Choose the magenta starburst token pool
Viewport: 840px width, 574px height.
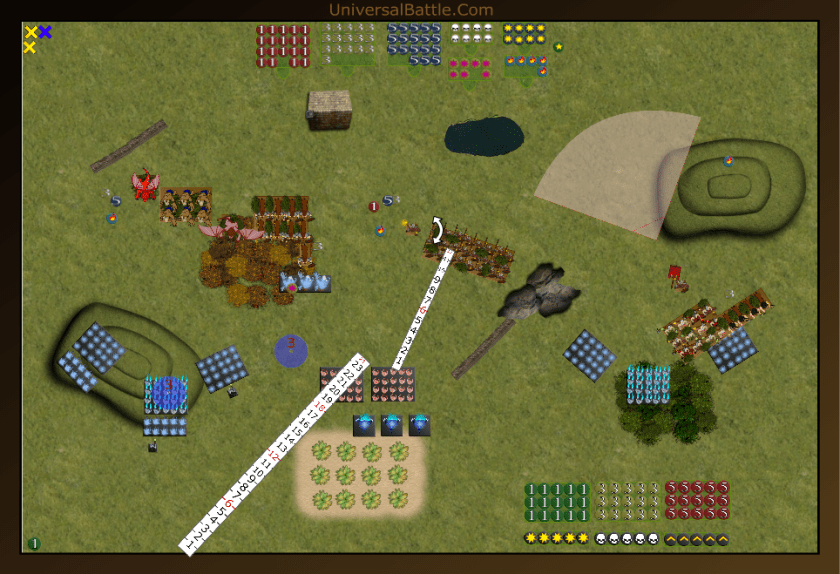470,67
